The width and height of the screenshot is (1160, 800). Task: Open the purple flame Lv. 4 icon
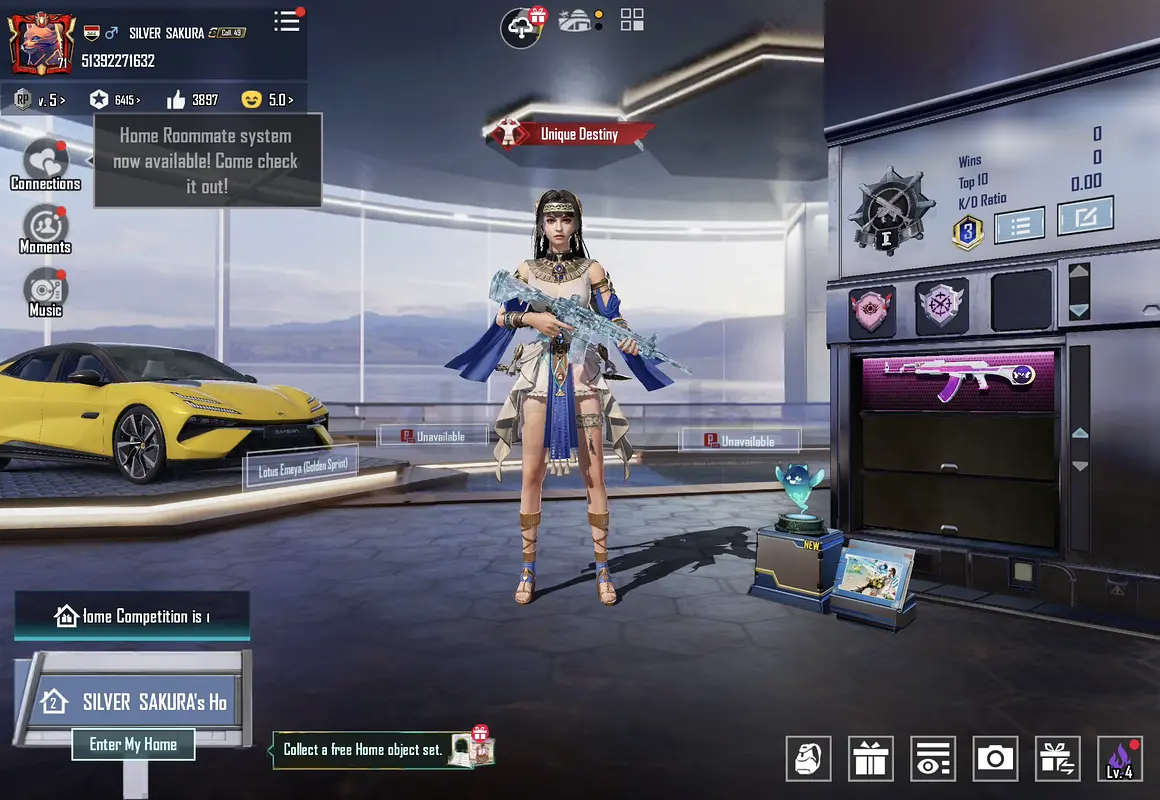(1119, 759)
